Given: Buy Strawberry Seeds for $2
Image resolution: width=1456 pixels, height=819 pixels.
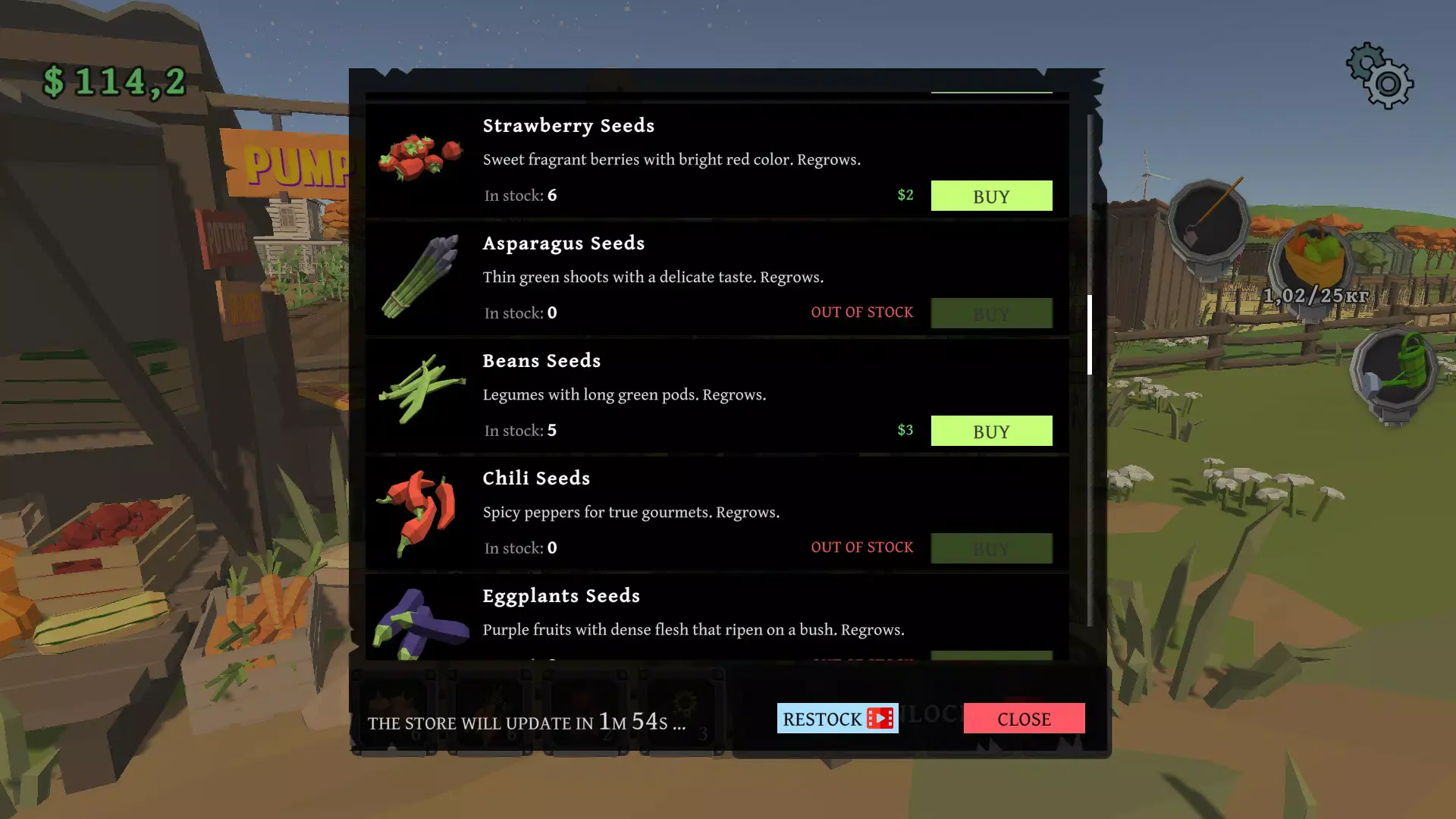Looking at the screenshot, I should click(991, 196).
